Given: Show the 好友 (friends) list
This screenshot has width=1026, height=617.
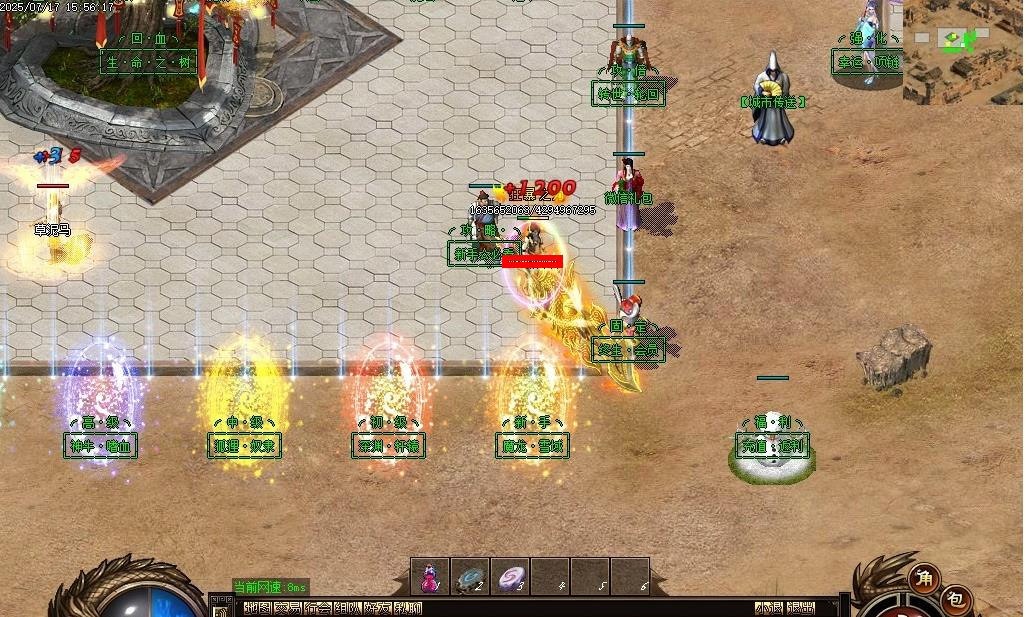Looking at the screenshot, I should 378,608.
